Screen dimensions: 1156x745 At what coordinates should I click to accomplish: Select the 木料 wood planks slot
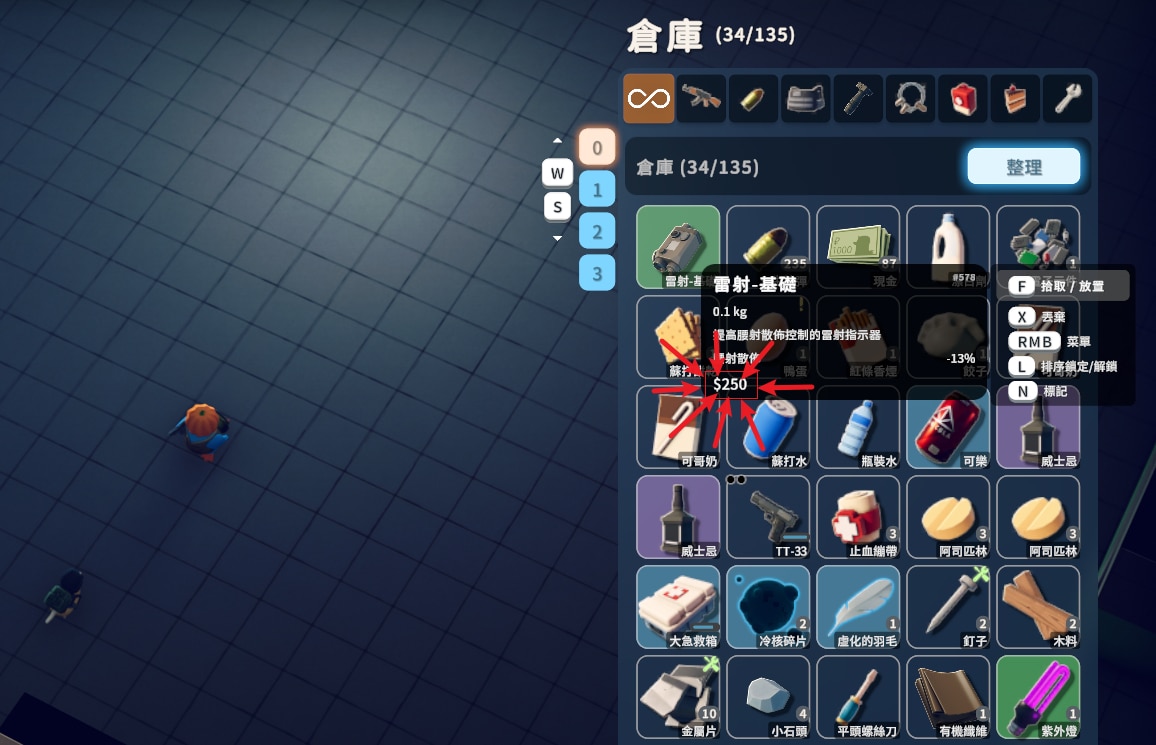1038,607
